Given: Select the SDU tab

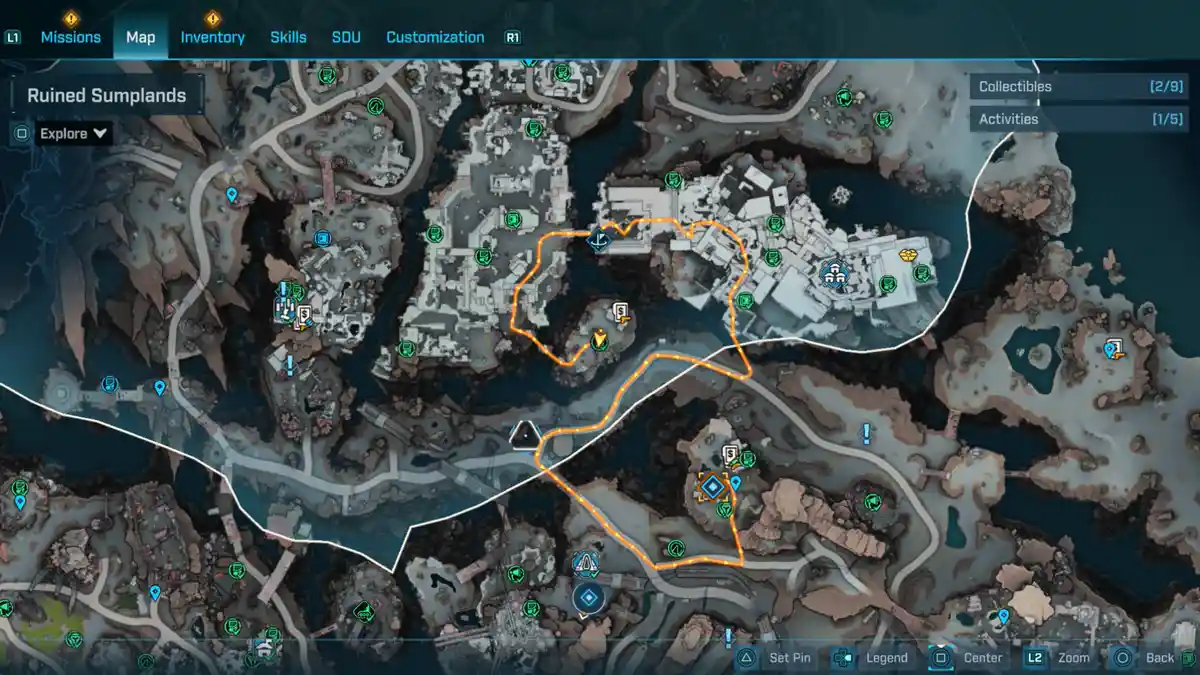Looking at the screenshot, I should 346,37.
